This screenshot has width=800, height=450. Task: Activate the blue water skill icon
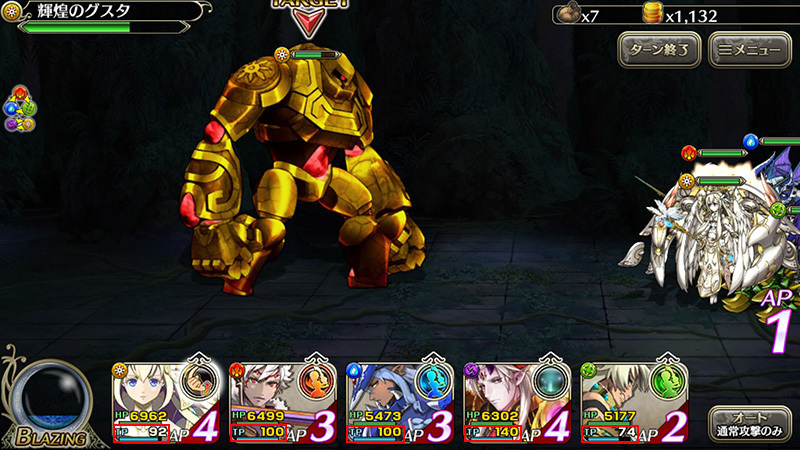pyautogui.click(x=437, y=382)
